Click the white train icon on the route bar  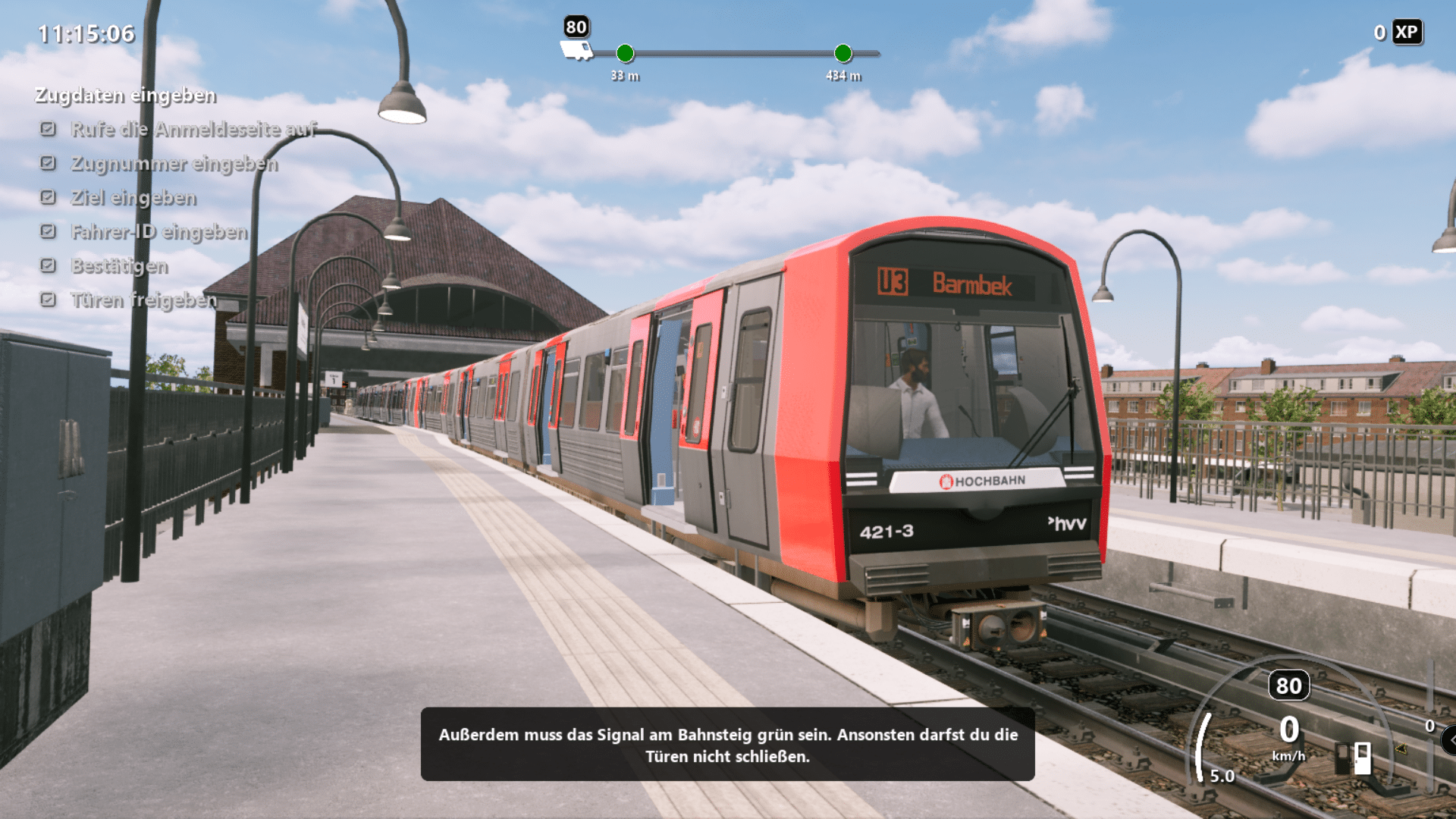tap(576, 51)
